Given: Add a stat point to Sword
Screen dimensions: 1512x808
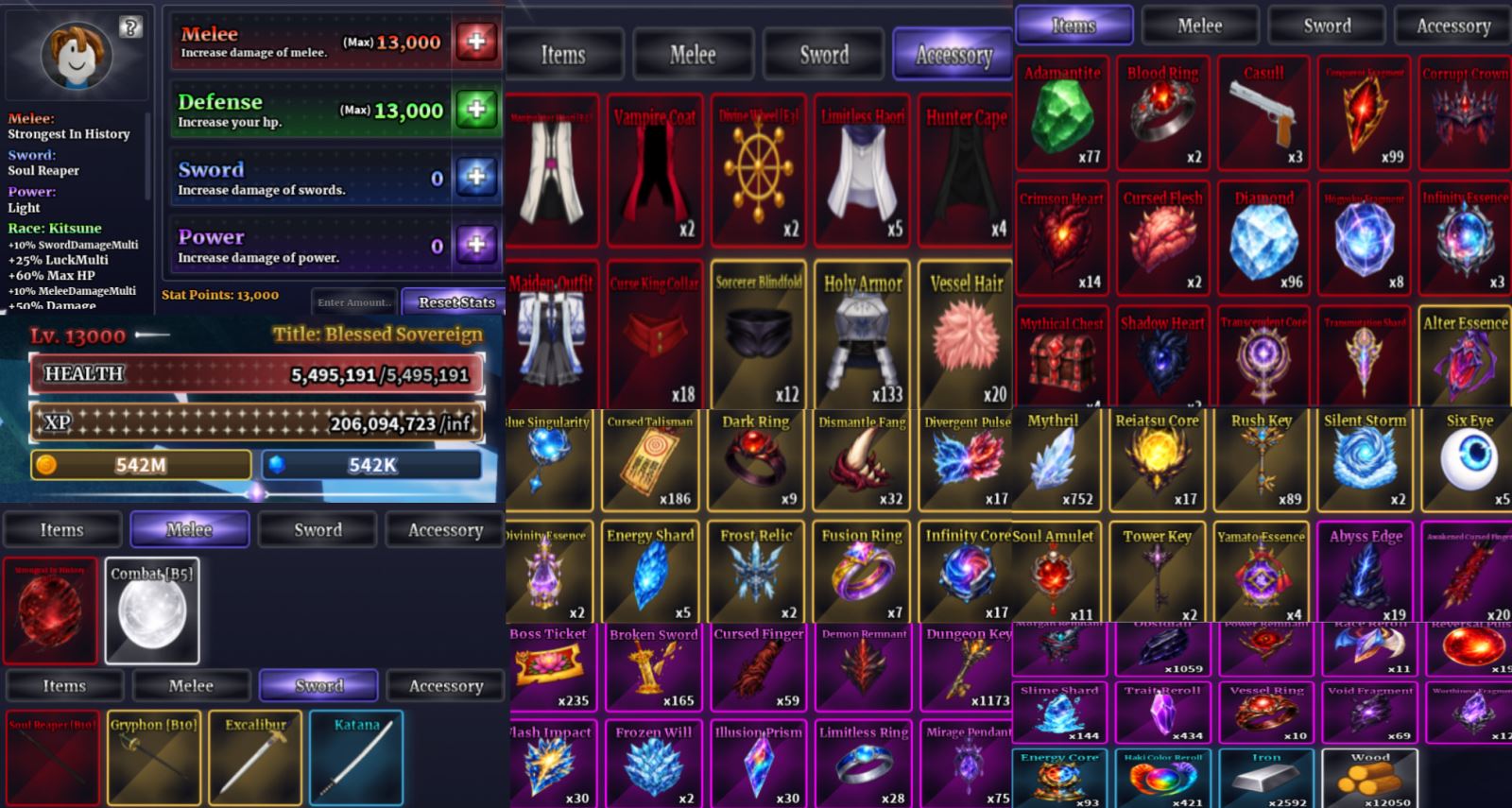Looking at the screenshot, I should click(477, 177).
